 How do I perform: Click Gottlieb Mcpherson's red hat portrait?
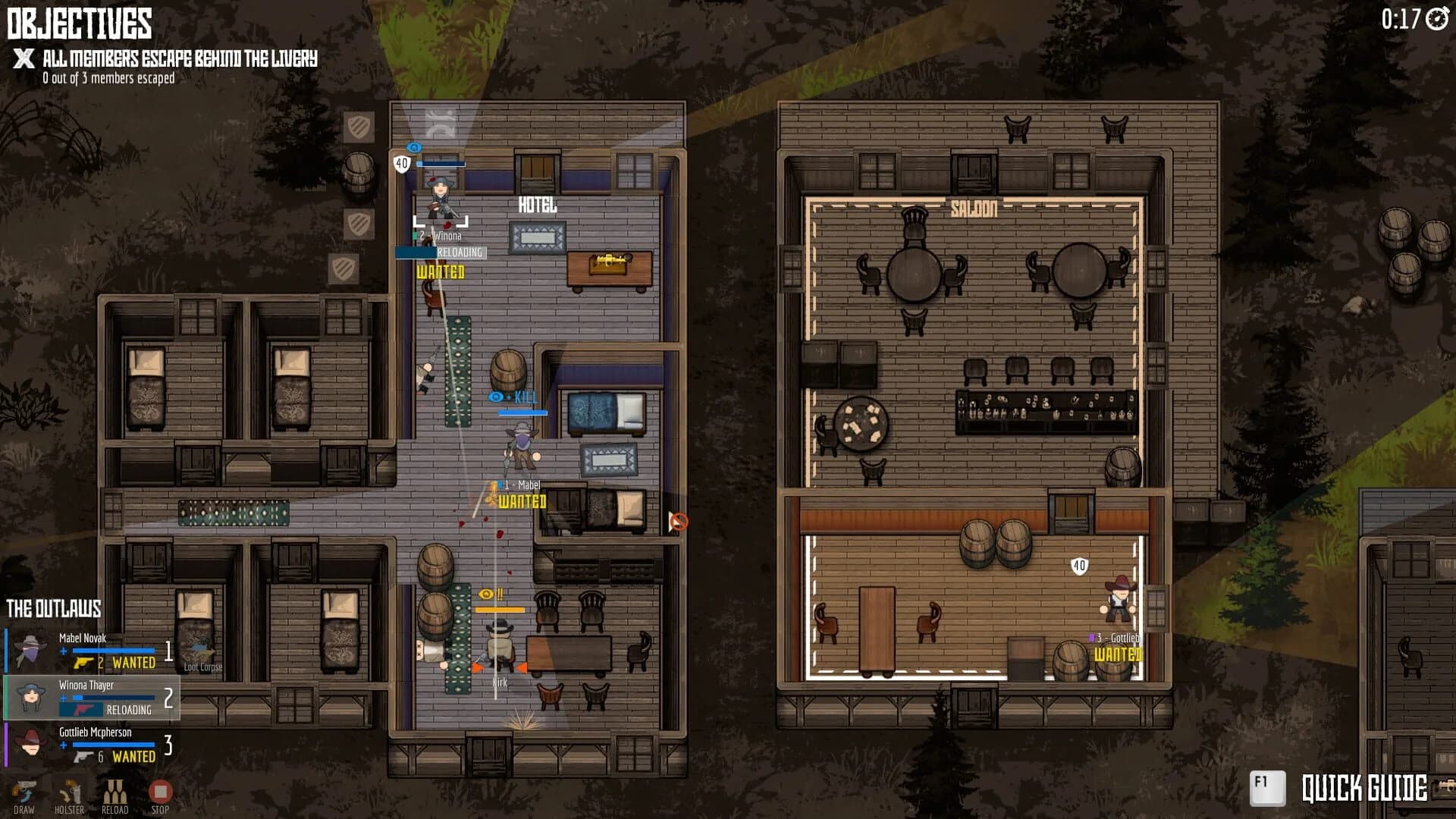click(x=30, y=744)
